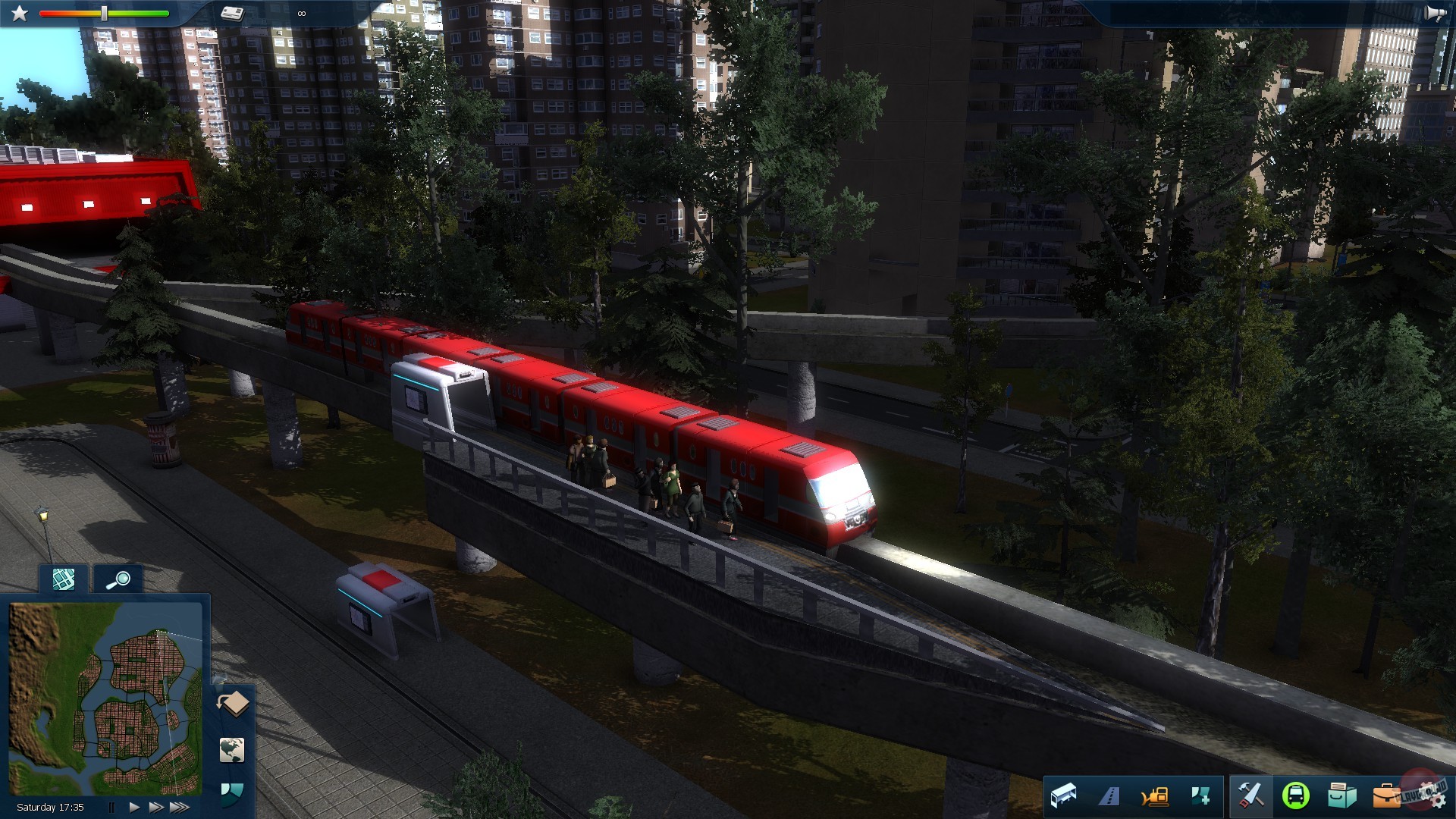Switch to the minimap tab
1456x819 pixels.
click(x=64, y=579)
